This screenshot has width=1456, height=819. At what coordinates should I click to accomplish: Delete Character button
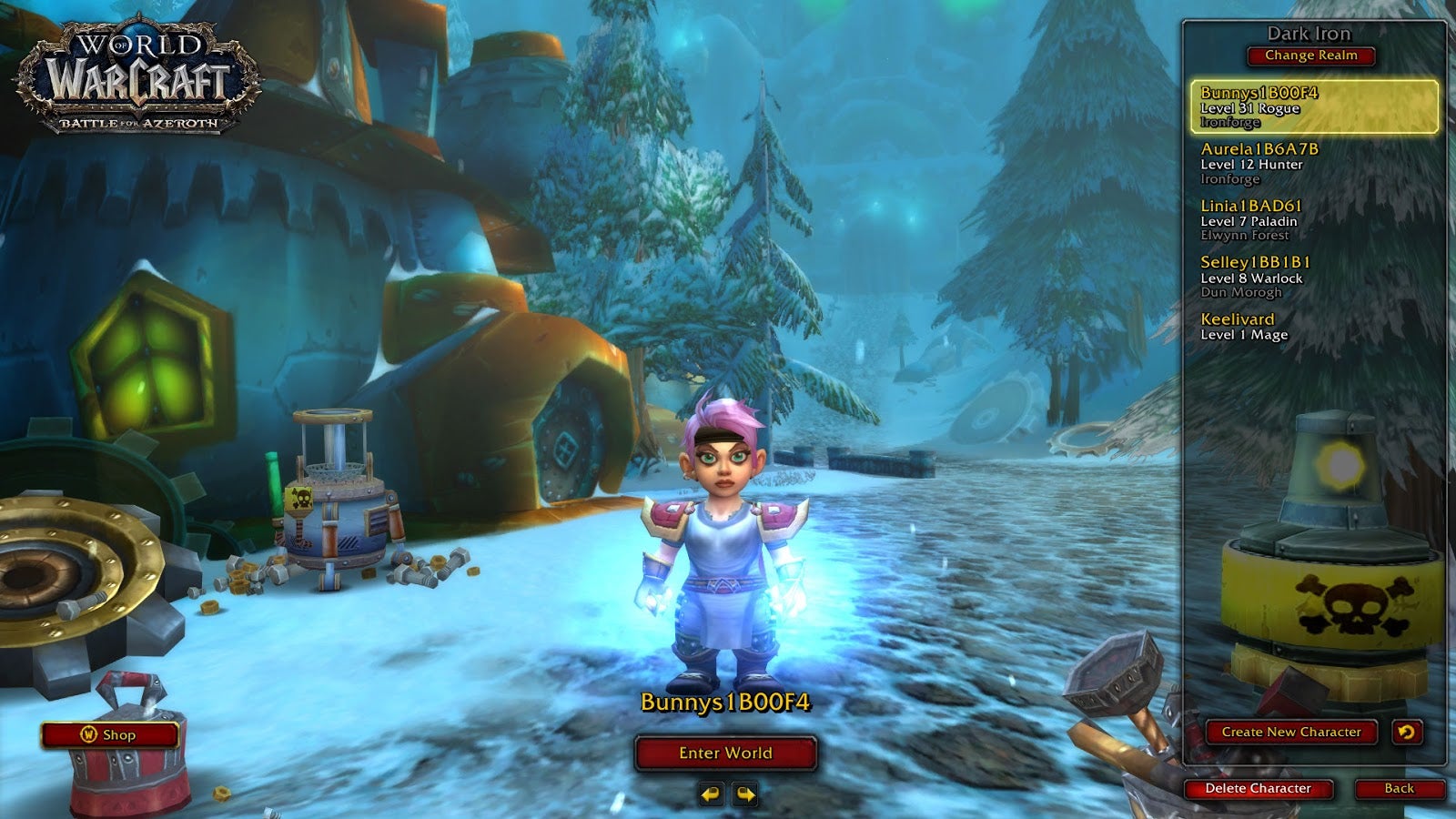pyautogui.click(x=1258, y=788)
